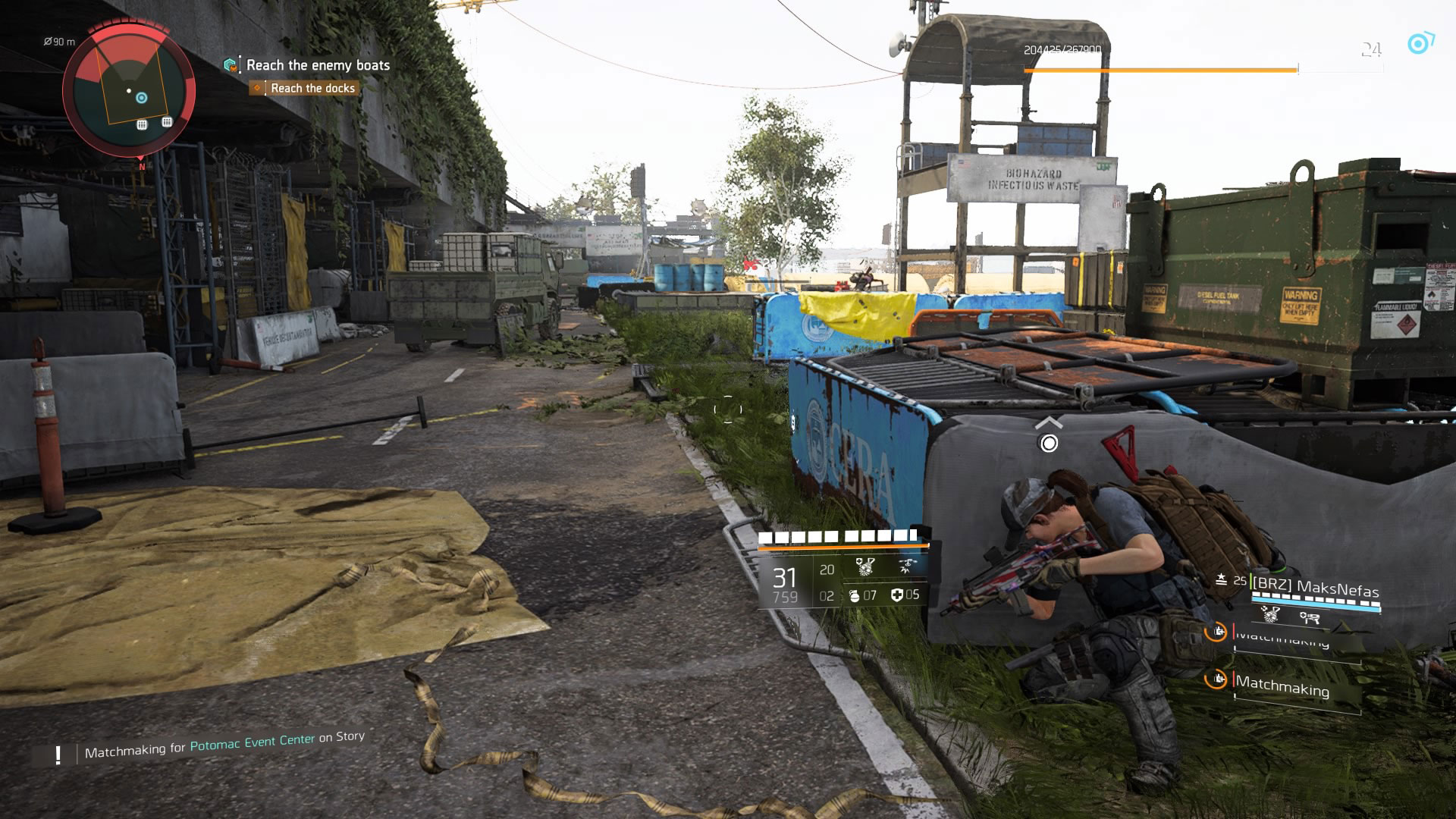Select the grenade icon
1456x819 pixels.
click(x=855, y=596)
